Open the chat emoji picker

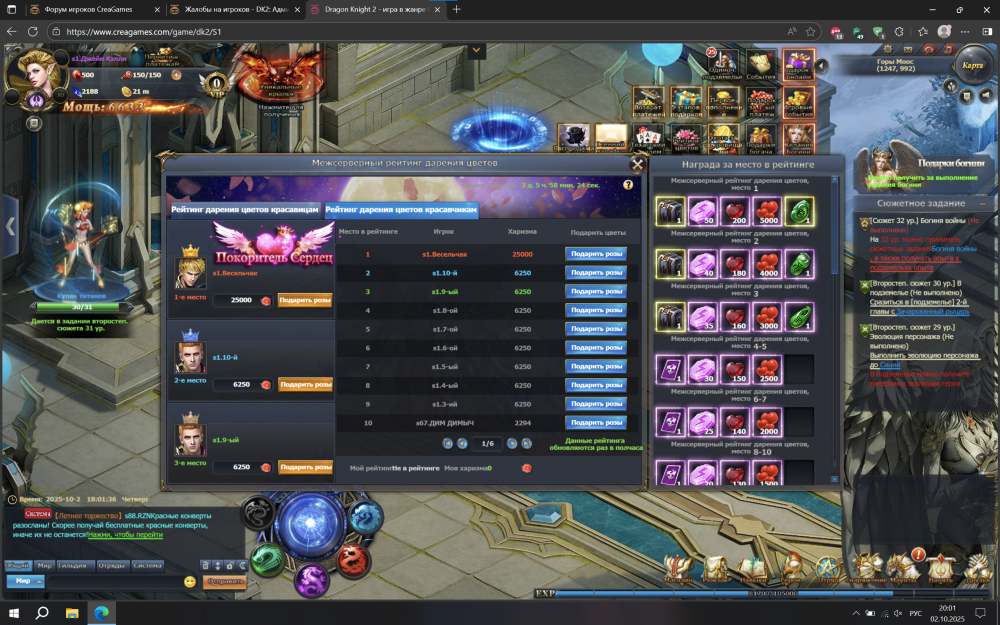pyautogui.click(x=190, y=581)
